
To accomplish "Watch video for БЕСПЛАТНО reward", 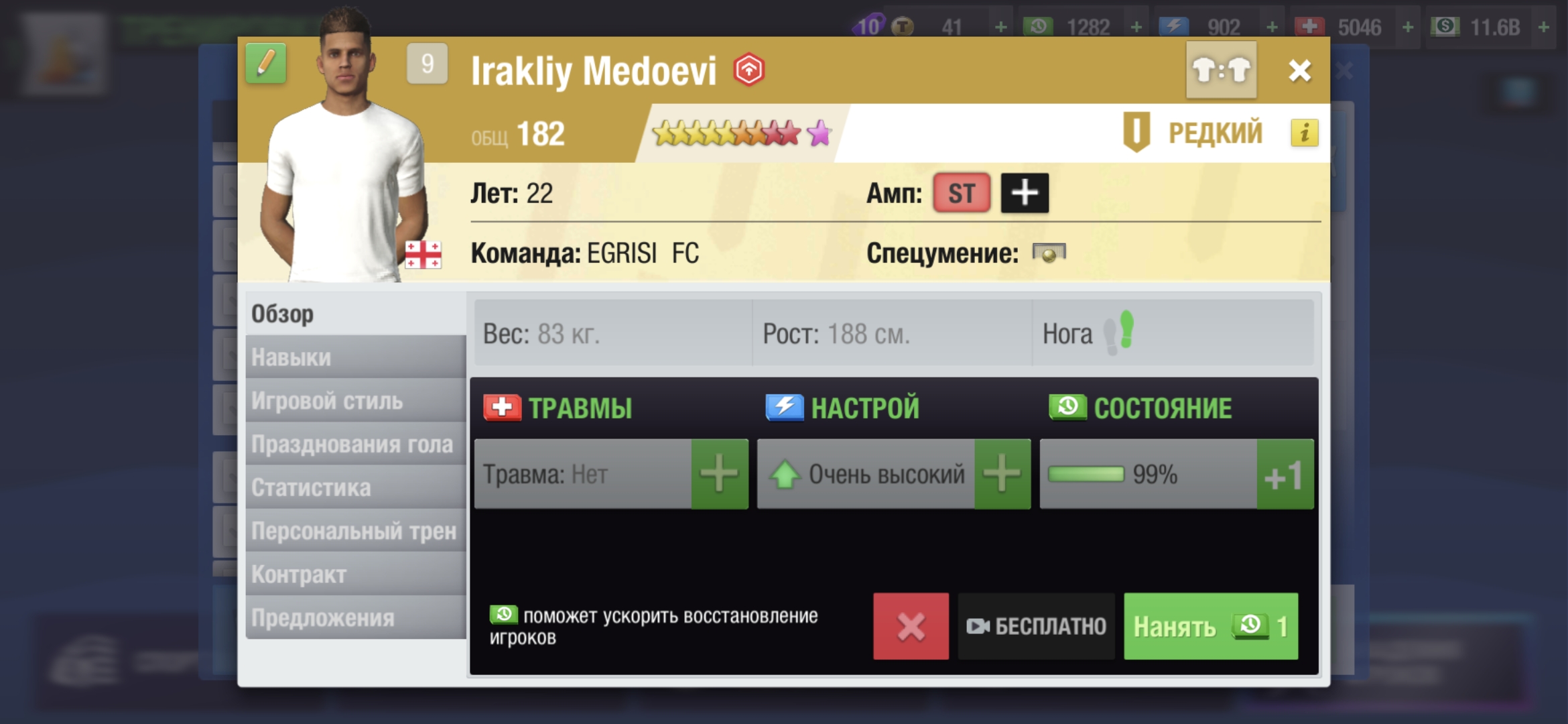I will [x=1036, y=626].
